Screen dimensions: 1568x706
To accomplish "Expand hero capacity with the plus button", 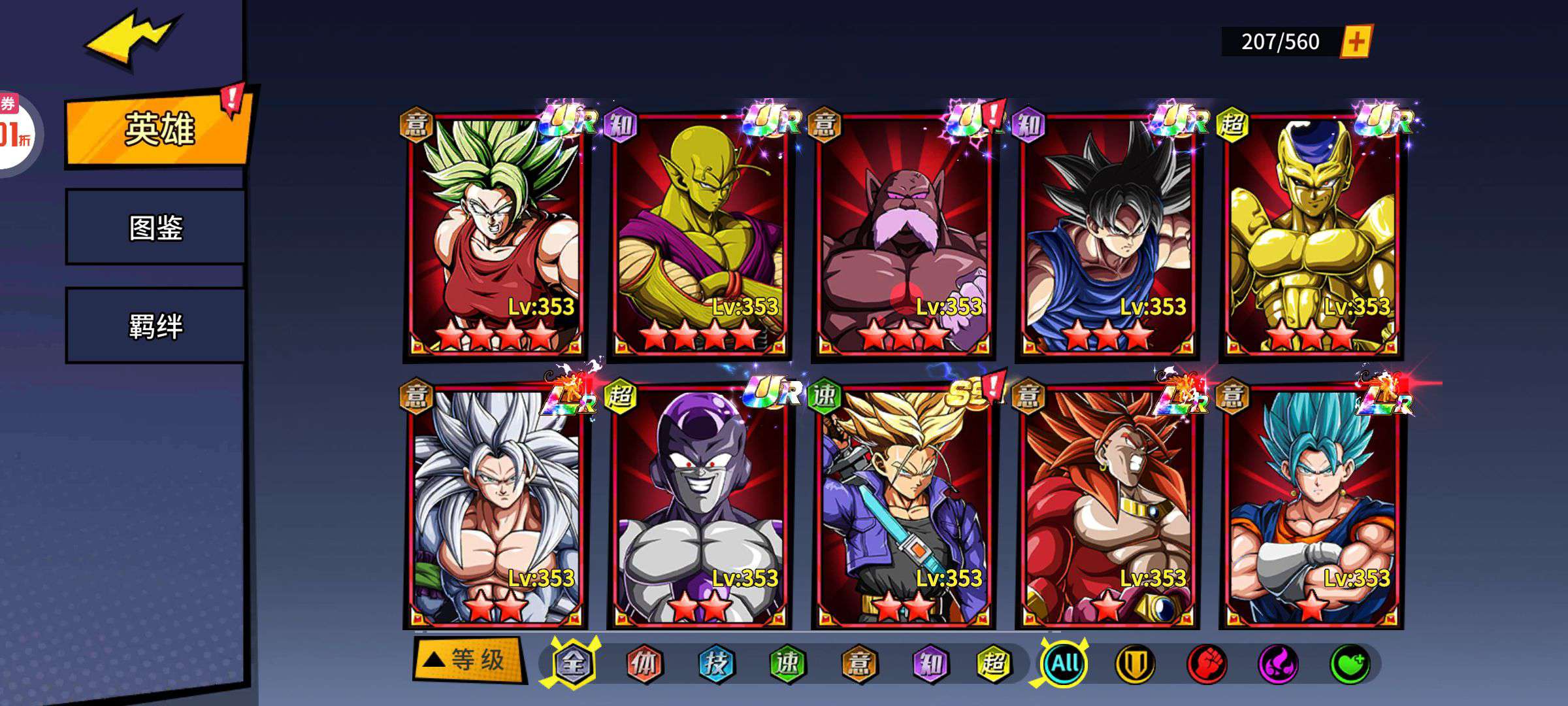I will pyautogui.click(x=1356, y=42).
